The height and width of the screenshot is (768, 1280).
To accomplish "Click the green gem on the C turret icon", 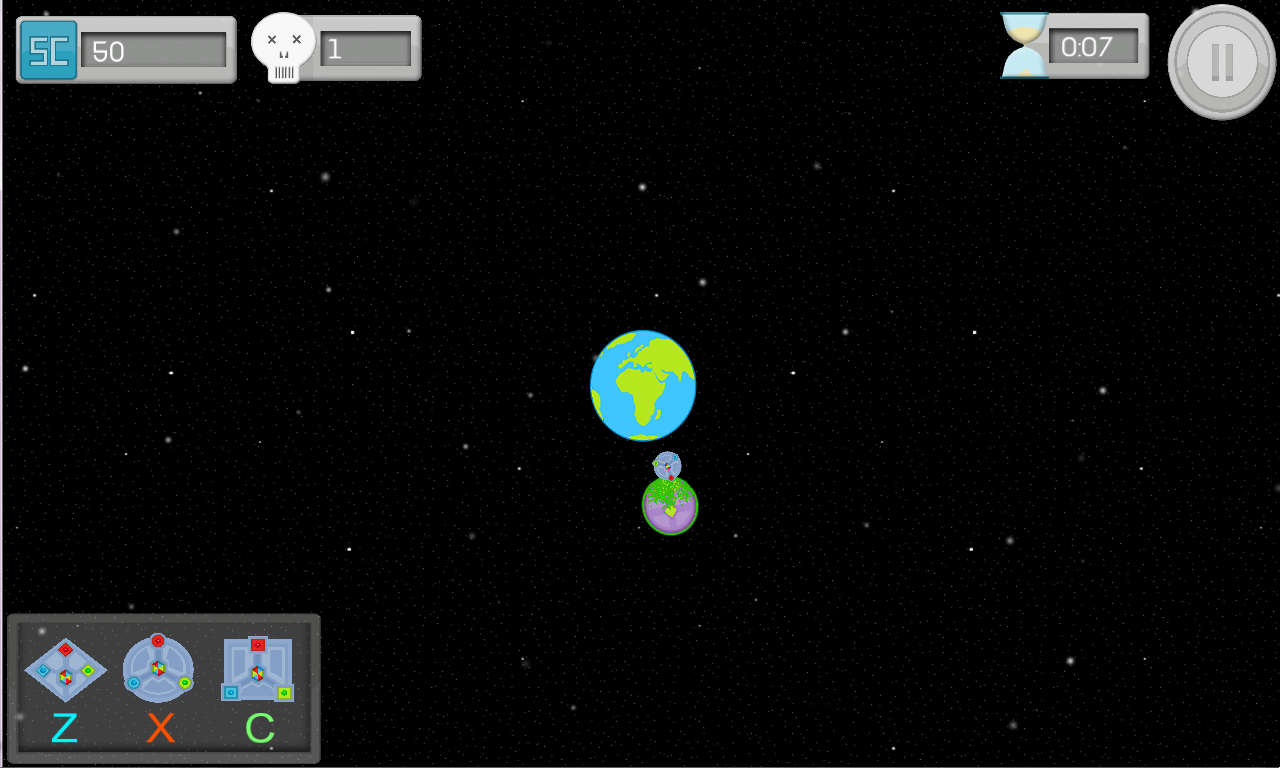I will coord(283,692).
